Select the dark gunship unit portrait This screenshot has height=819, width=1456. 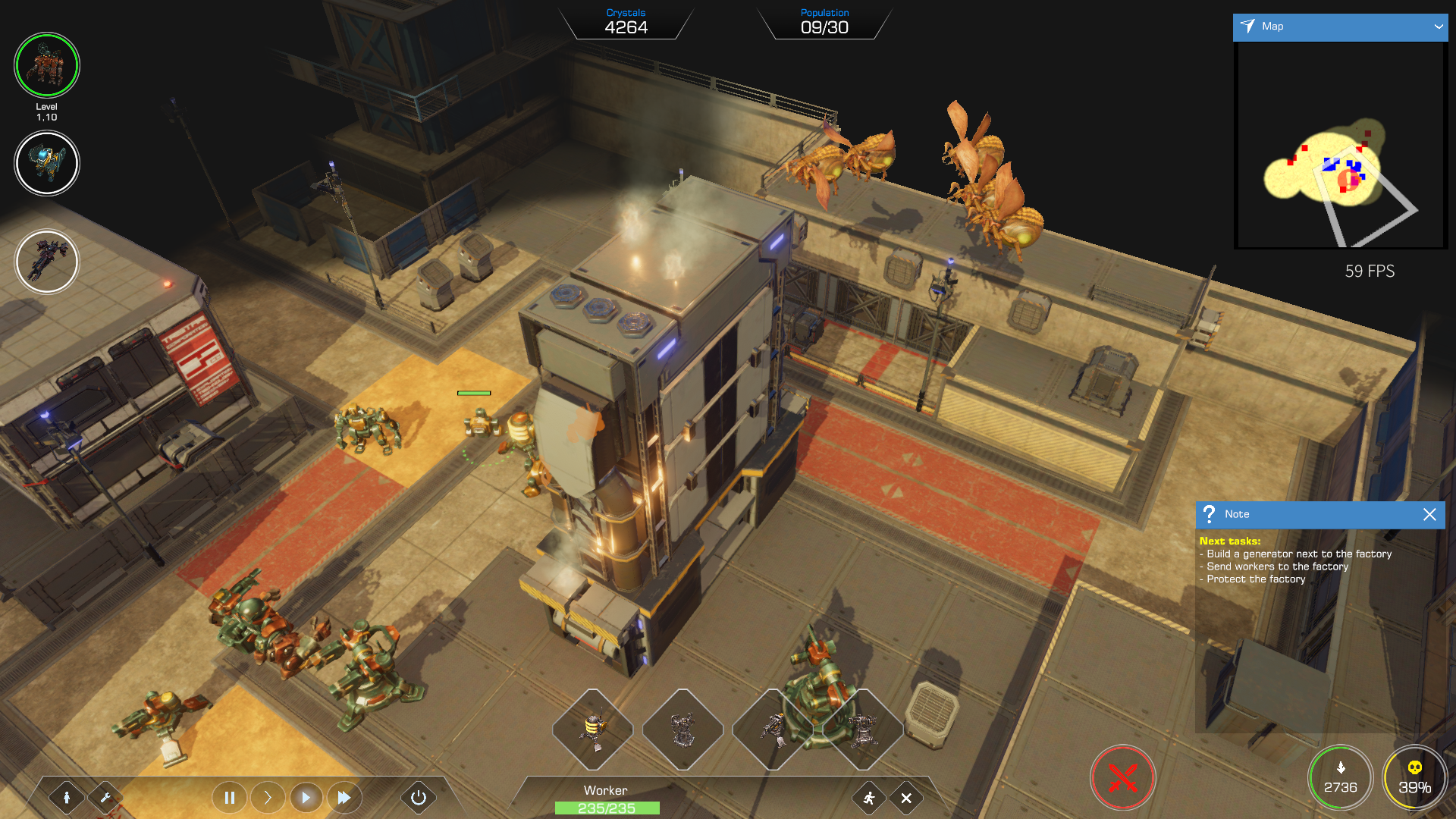(x=47, y=262)
